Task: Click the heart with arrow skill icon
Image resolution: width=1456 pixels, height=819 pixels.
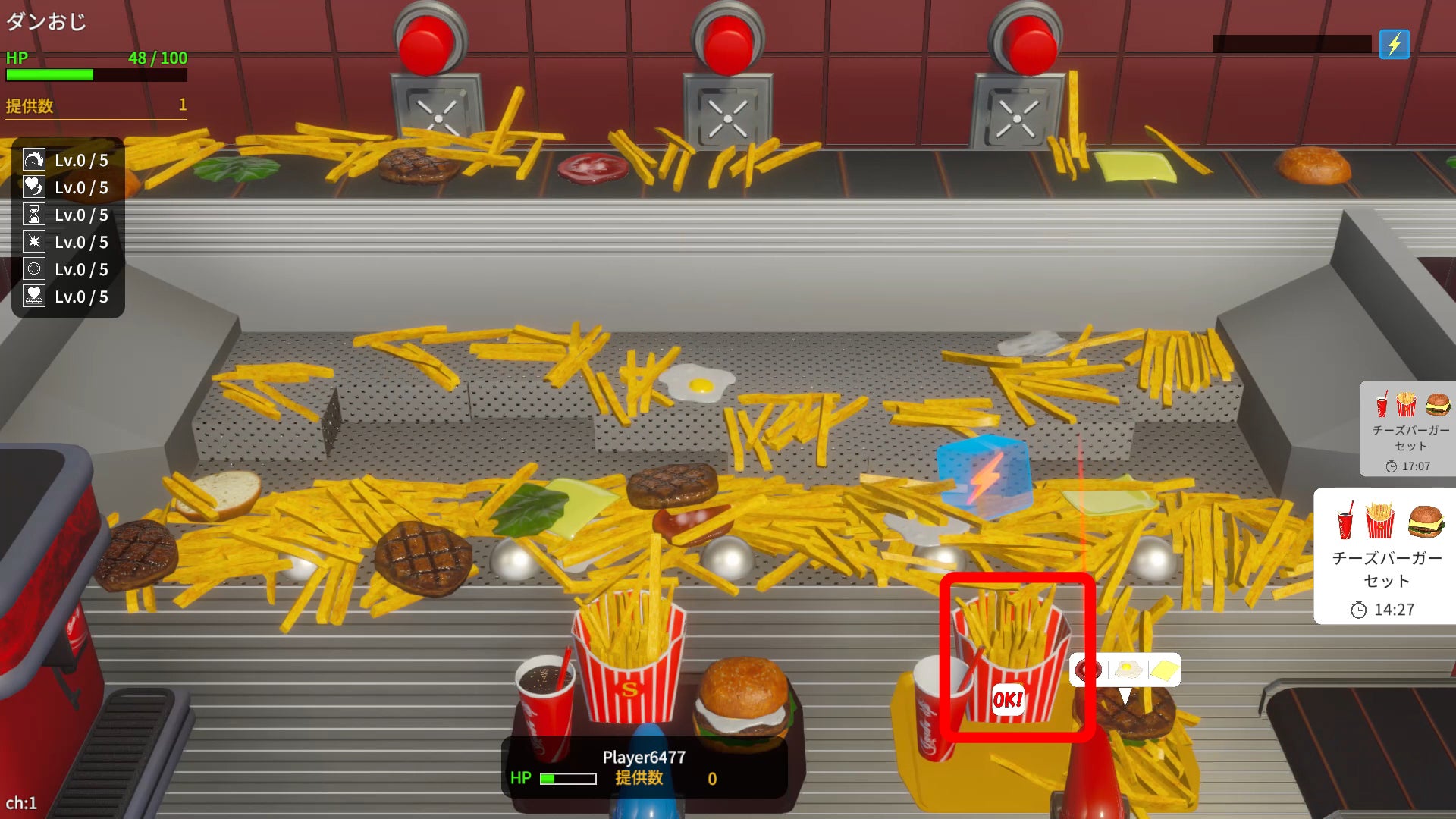Action: [x=34, y=187]
